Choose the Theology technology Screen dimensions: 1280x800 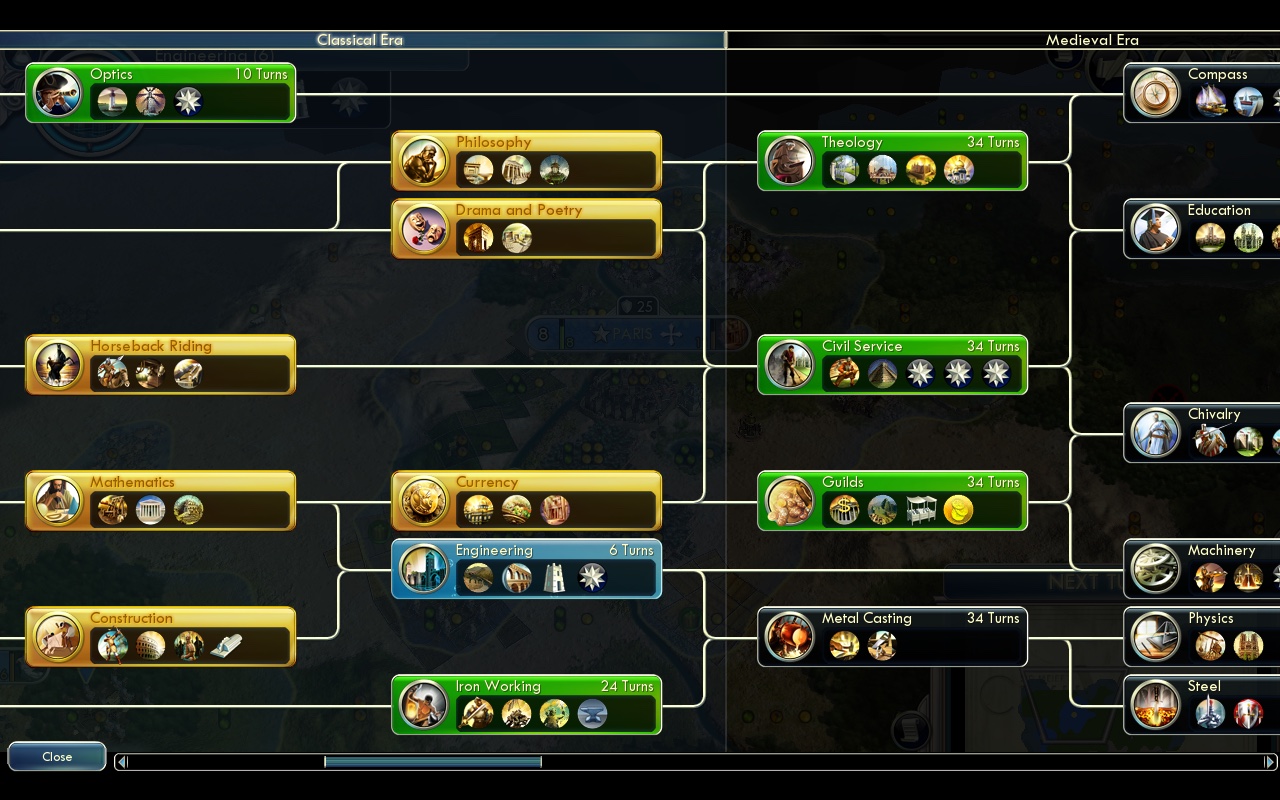892,161
